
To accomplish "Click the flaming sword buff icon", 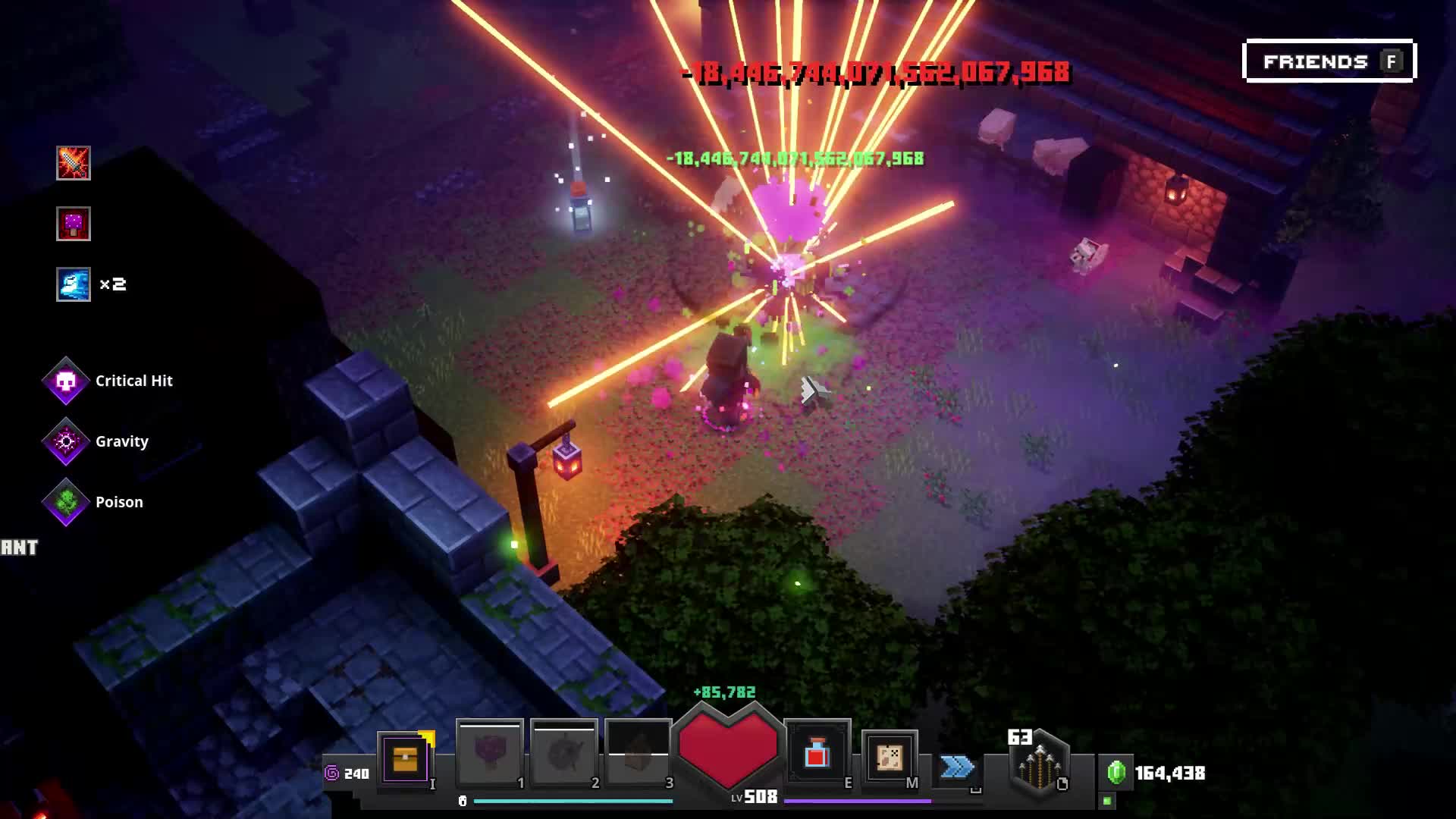I will click(74, 163).
